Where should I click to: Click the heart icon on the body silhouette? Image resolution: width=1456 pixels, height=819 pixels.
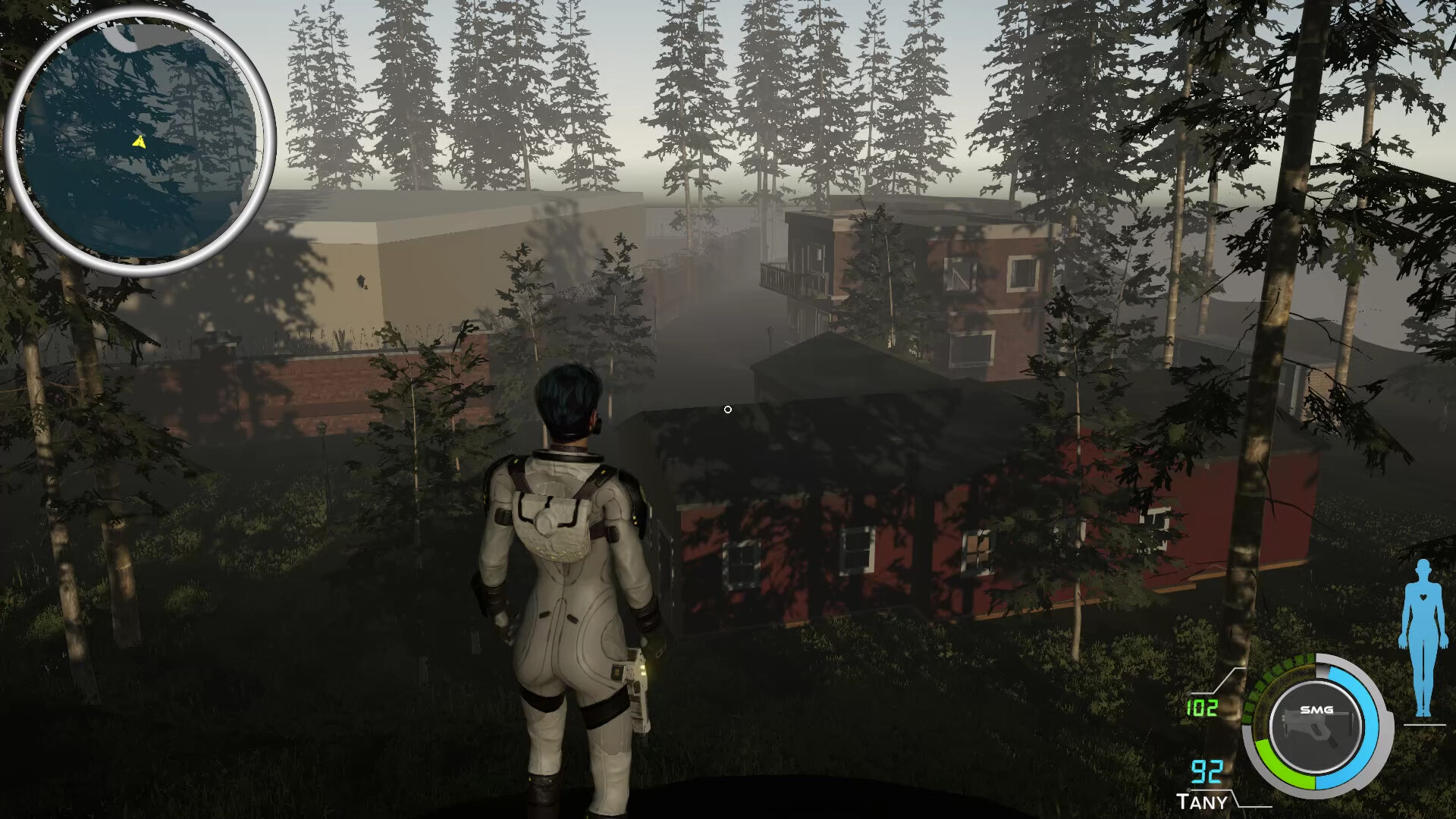[x=1423, y=596]
